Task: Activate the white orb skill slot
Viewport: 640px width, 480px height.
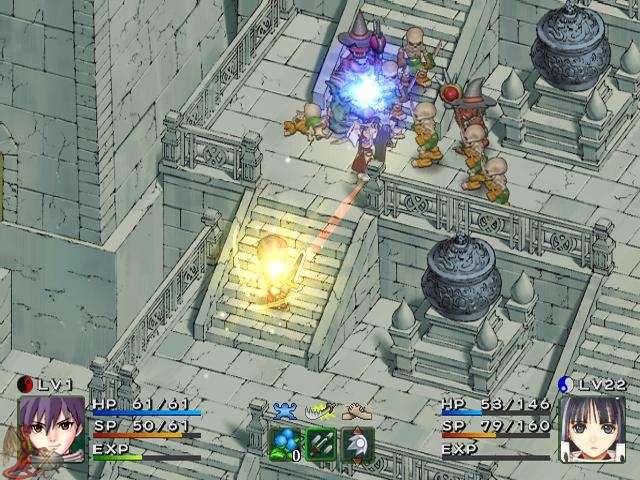Action: (356, 443)
